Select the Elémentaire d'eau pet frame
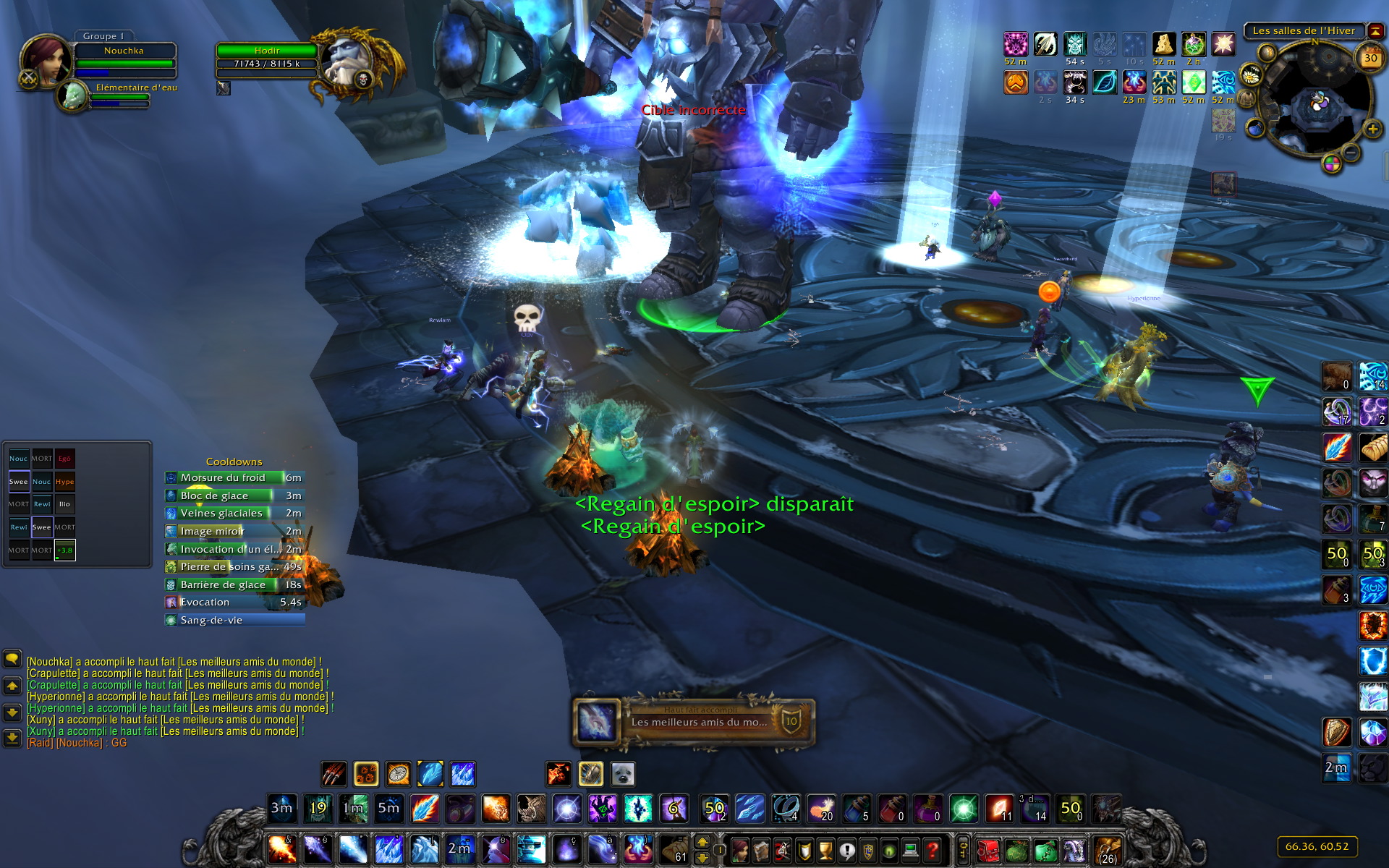The height and width of the screenshot is (868, 1389). coord(72,97)
